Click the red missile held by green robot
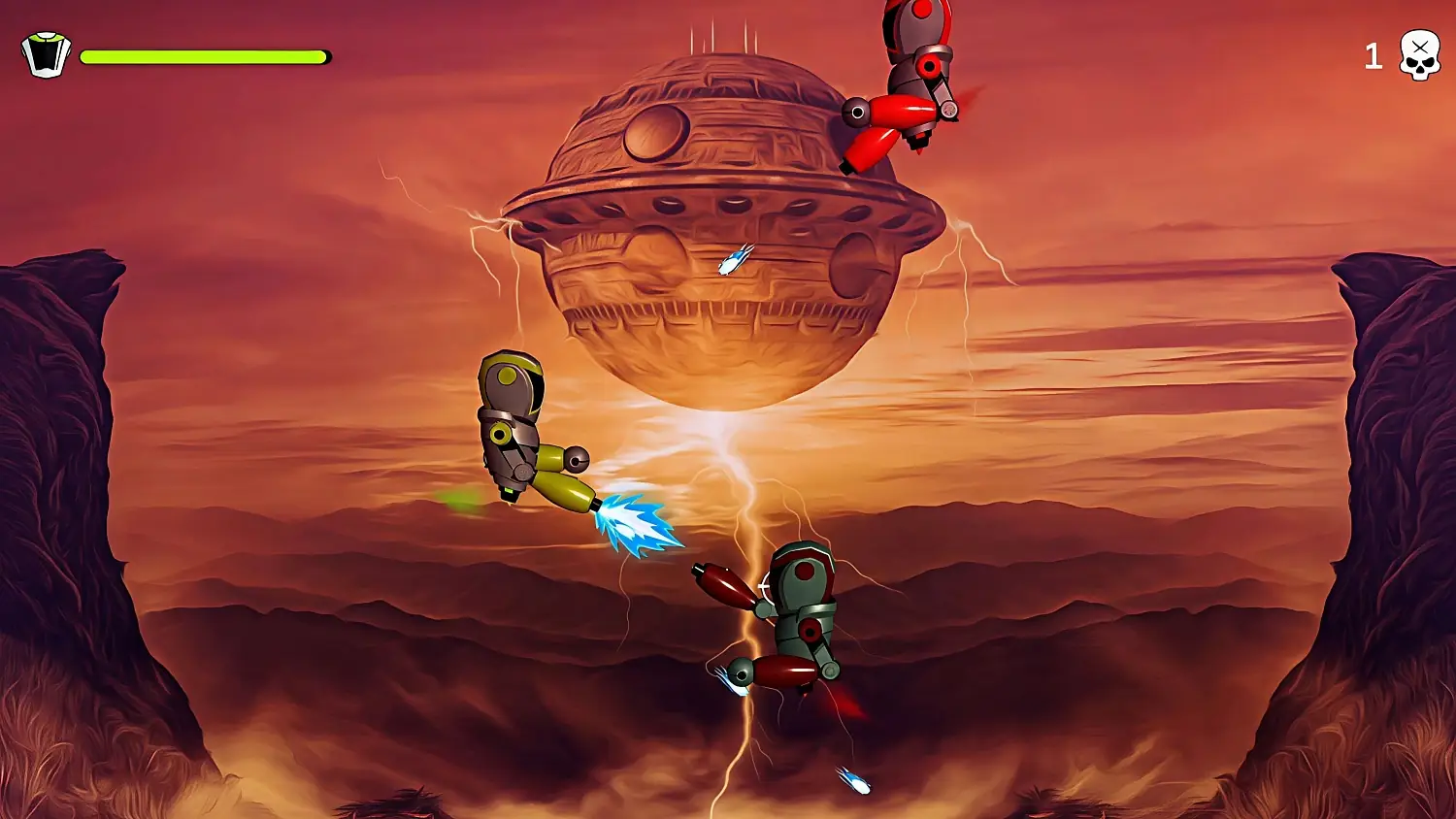The height and width of the screenshot is (819, 1456). click(723, 587)
